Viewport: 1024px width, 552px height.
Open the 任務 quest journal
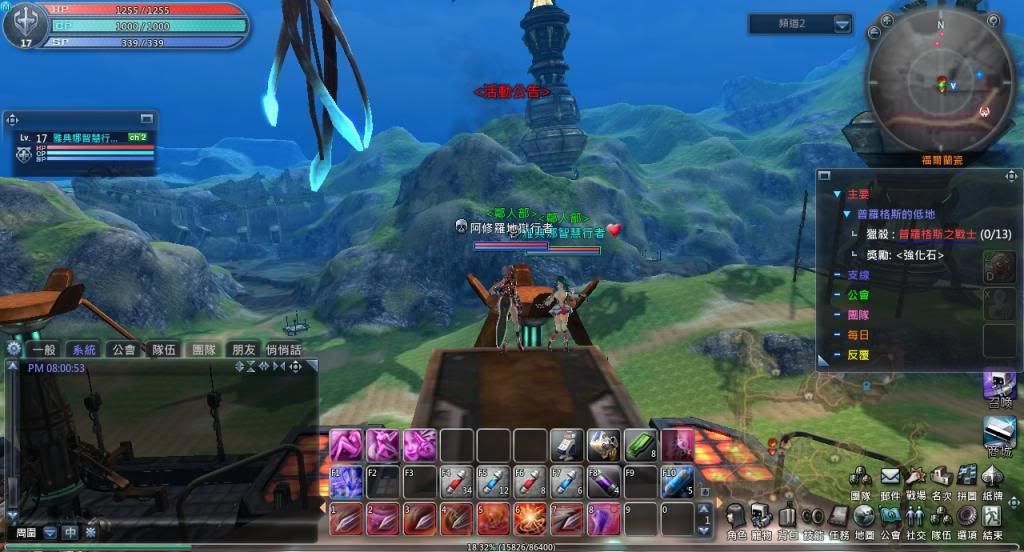point(839,516)
